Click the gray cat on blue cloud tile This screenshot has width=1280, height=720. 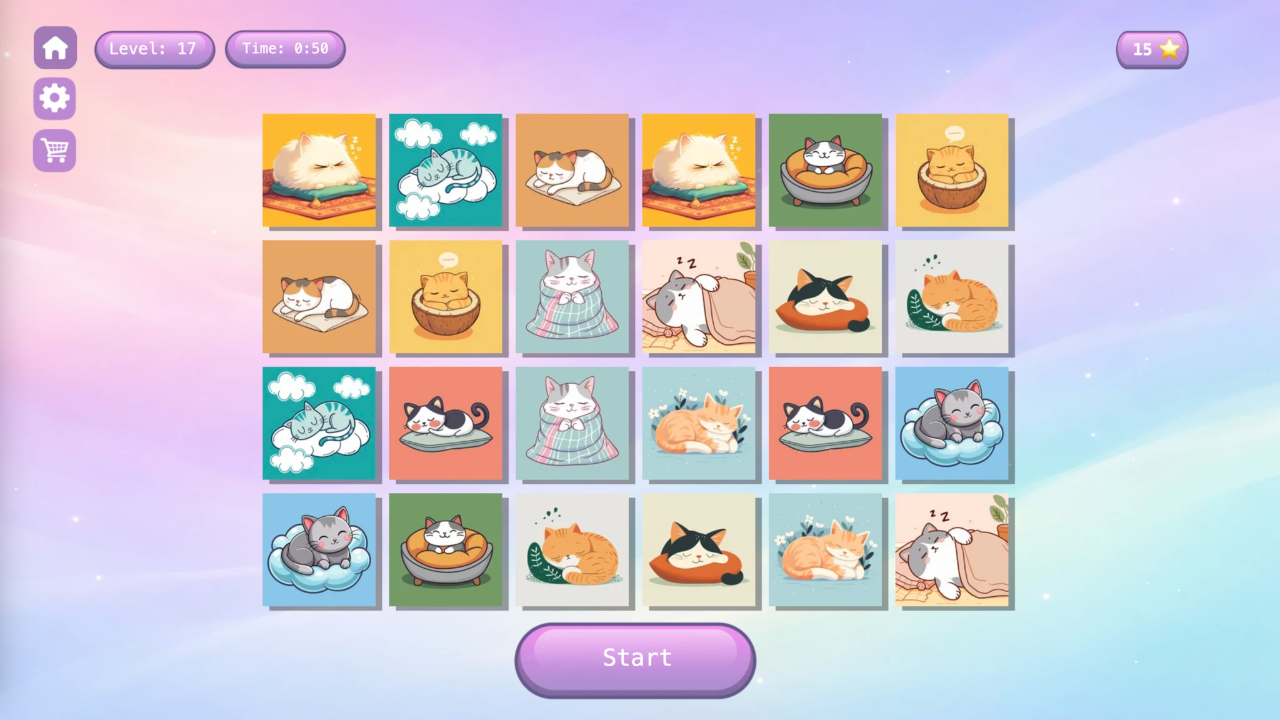954,424
